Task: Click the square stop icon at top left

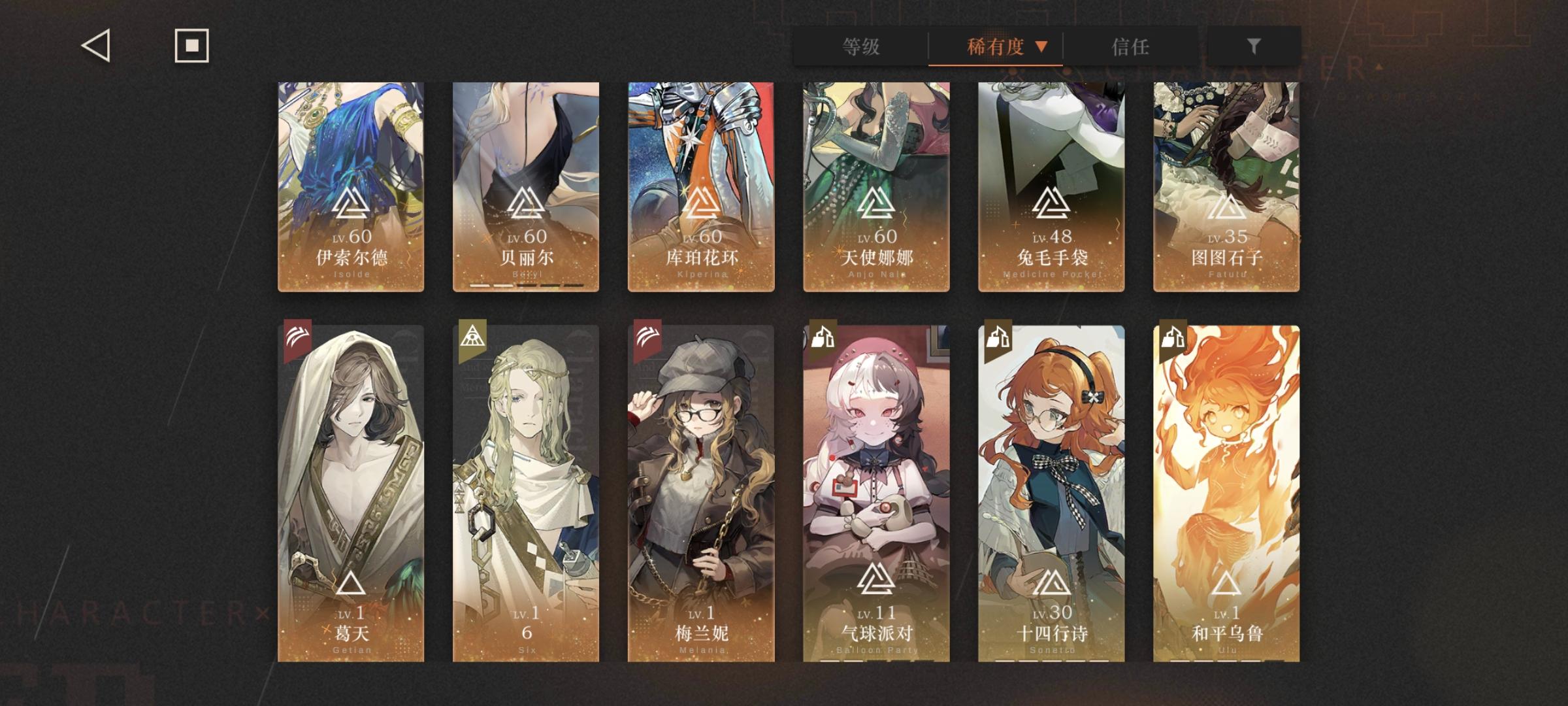Action: (x=191, y=46)
